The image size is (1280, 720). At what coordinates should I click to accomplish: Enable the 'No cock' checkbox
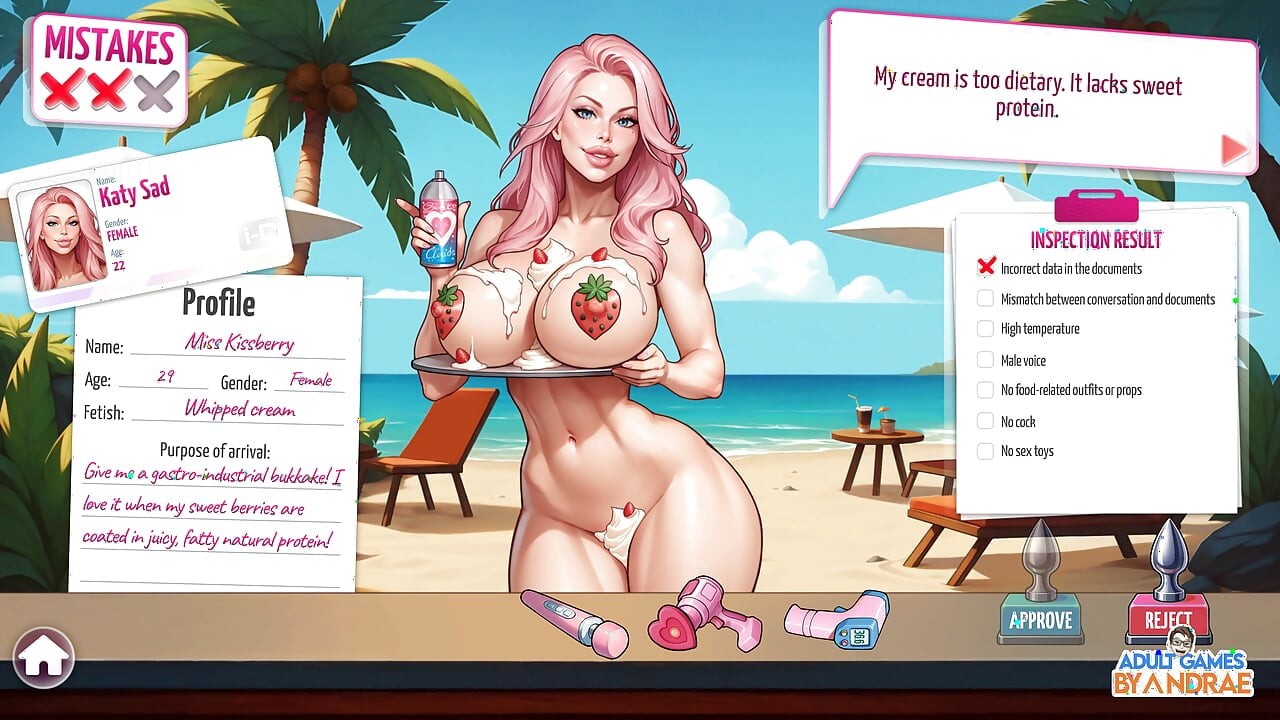point(986,421)
